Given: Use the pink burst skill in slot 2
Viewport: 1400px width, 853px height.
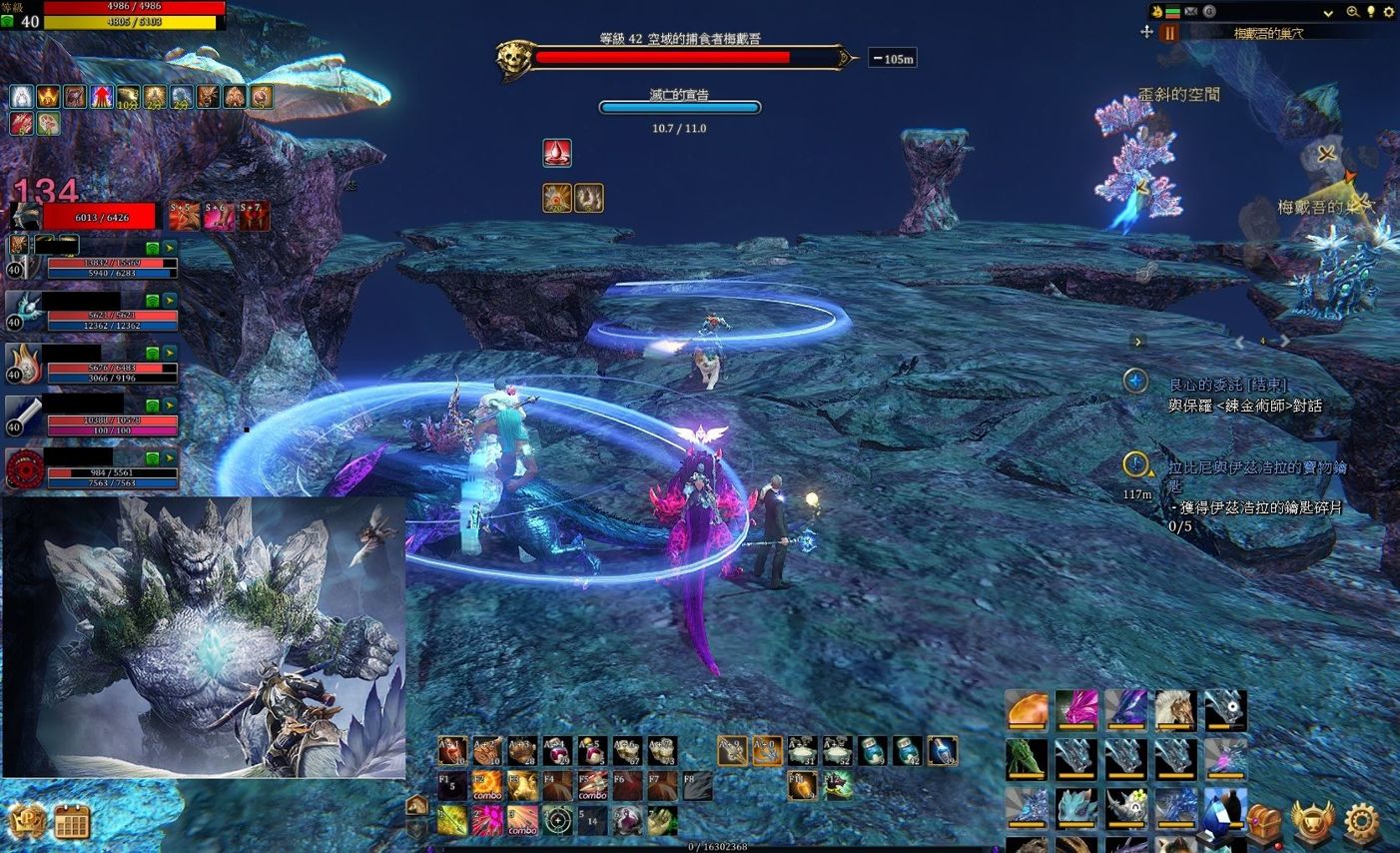Looking at the screenshot, I should tap(487, 821).
